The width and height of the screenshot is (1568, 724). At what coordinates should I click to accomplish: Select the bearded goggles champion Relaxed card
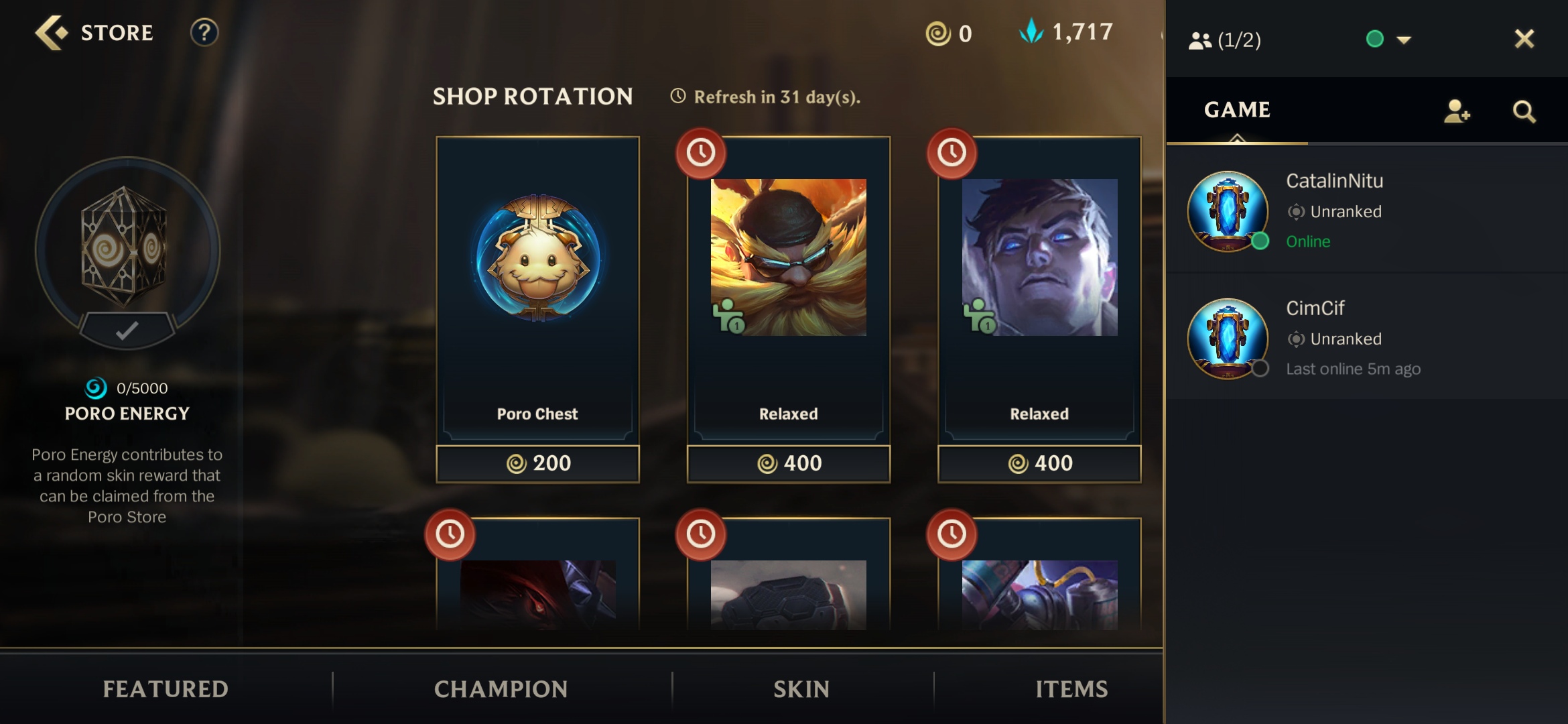tap(788, 288)
